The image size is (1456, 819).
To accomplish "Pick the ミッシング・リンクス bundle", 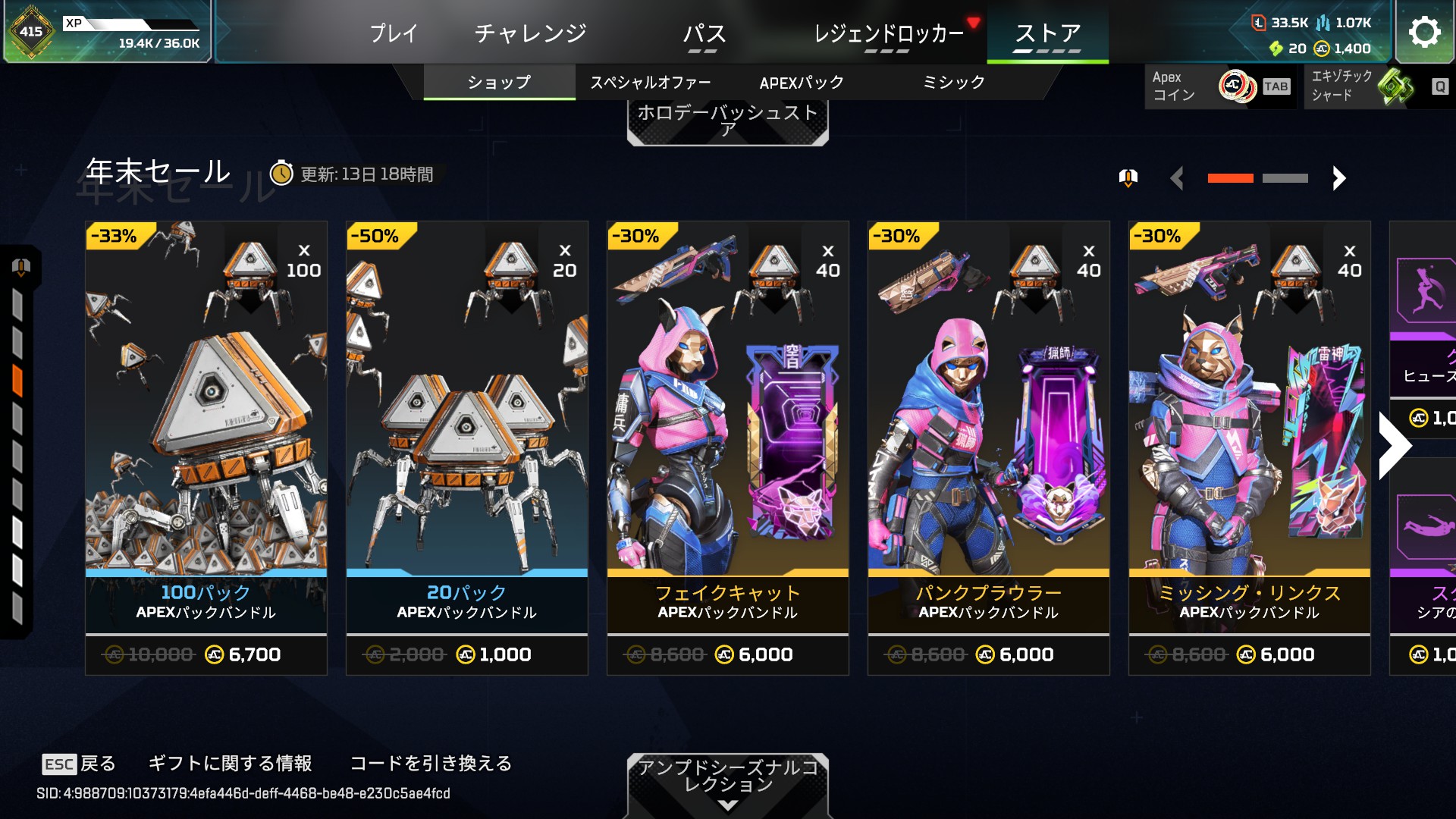I will point(1250,447).
